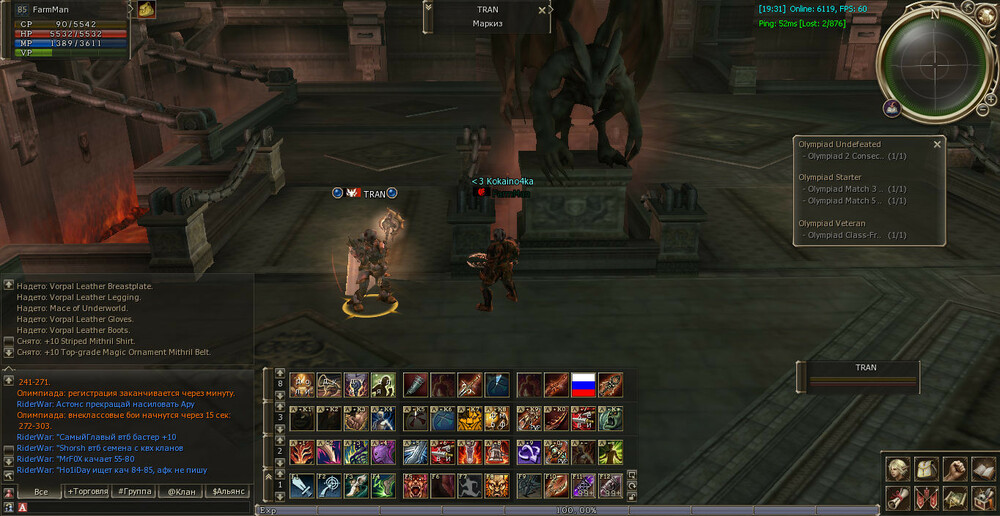1000x516 pixels.
Task: Select the @Клан chat tab
Action: 181,491
